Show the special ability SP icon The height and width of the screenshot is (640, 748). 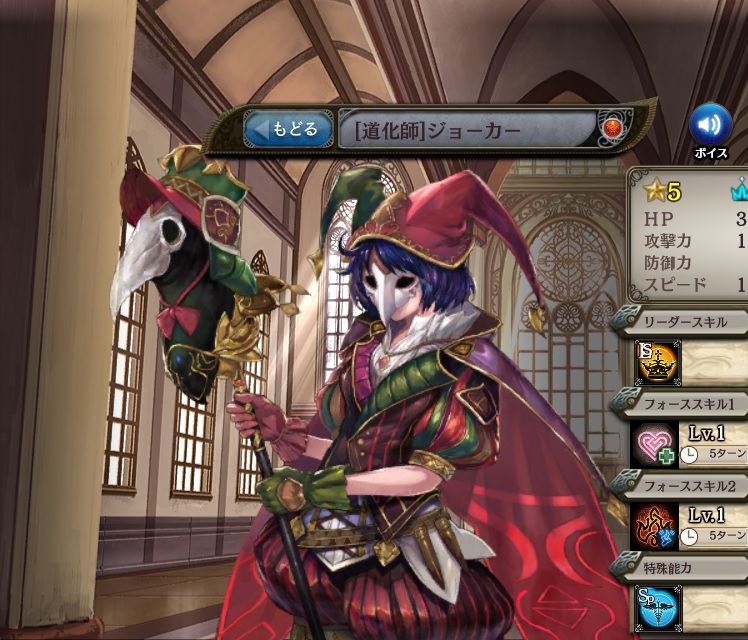point(657,608)
